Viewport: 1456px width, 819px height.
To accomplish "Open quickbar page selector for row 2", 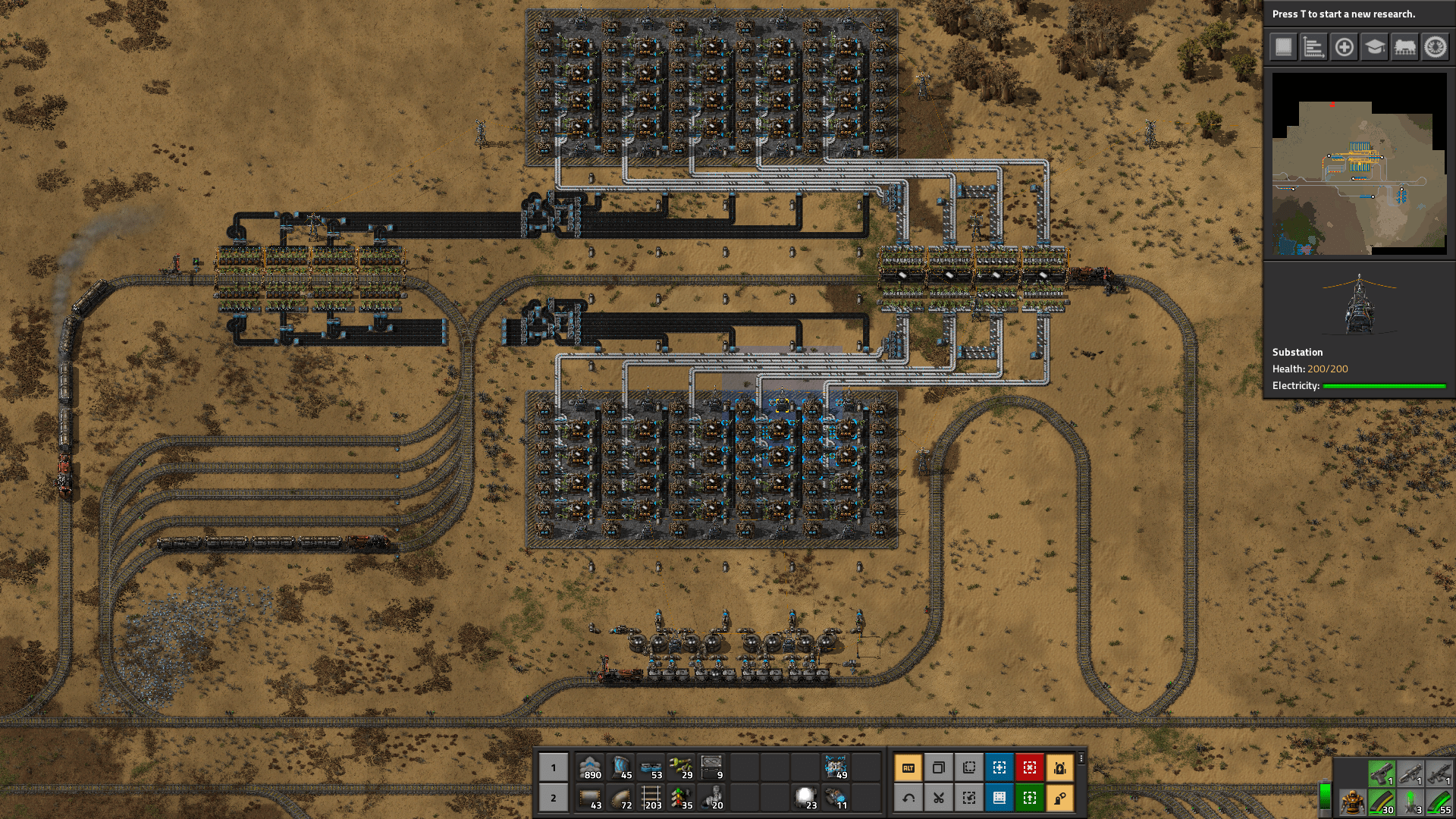I will click(x=554, y=798).
